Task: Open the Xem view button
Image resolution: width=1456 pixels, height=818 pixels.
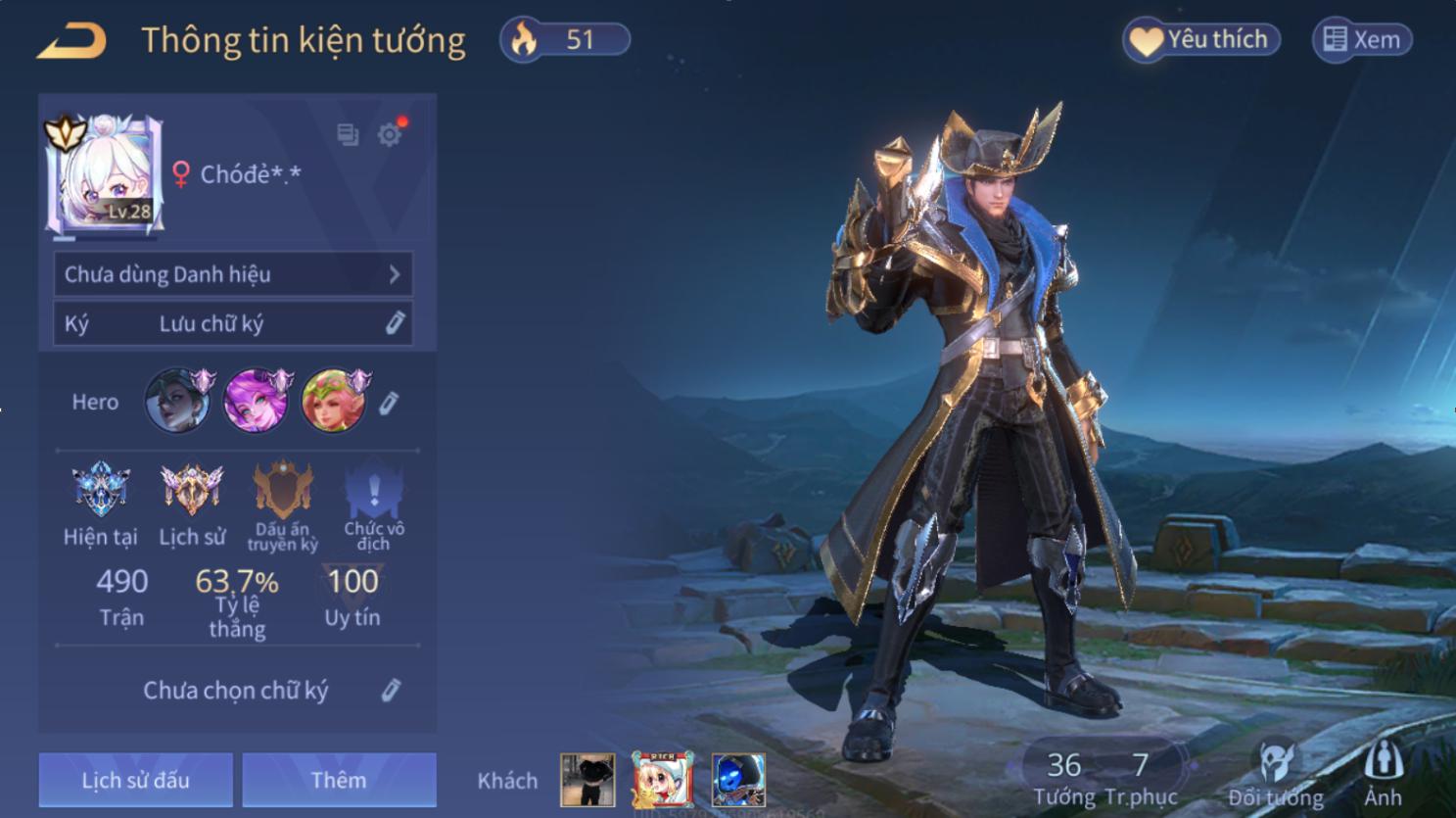Action: pyautogui.click(x=1362, y=40)
